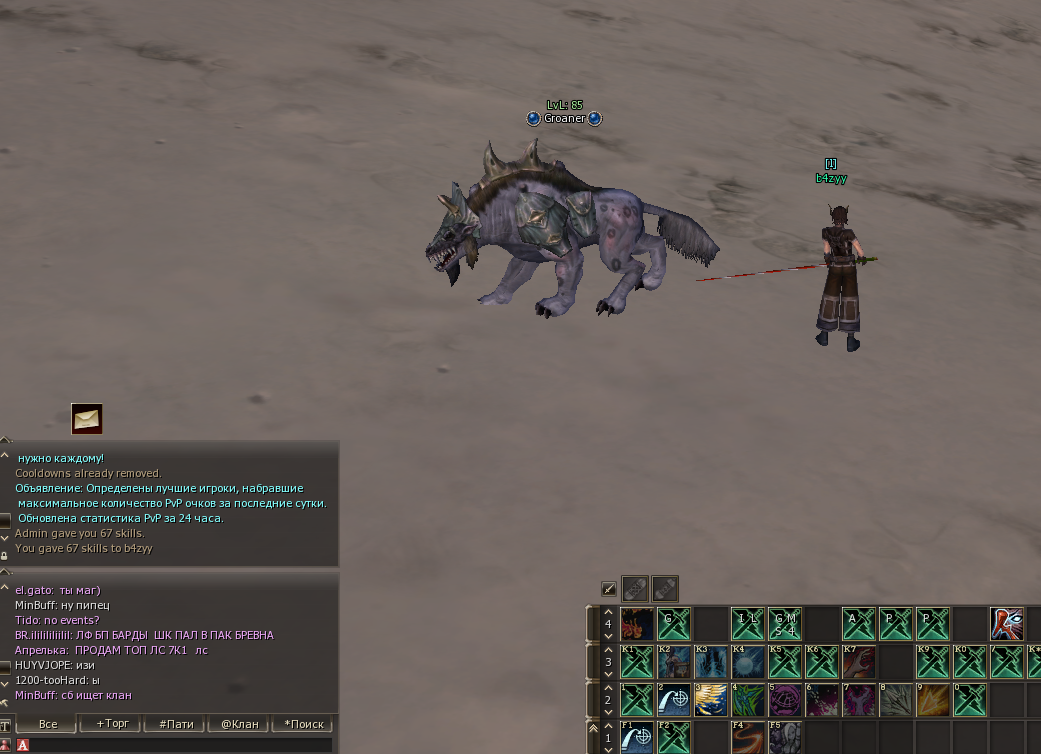Viewport: 1041px width, 754px height.
Task: Use the fire skill on bar 4
Action: 637,624
